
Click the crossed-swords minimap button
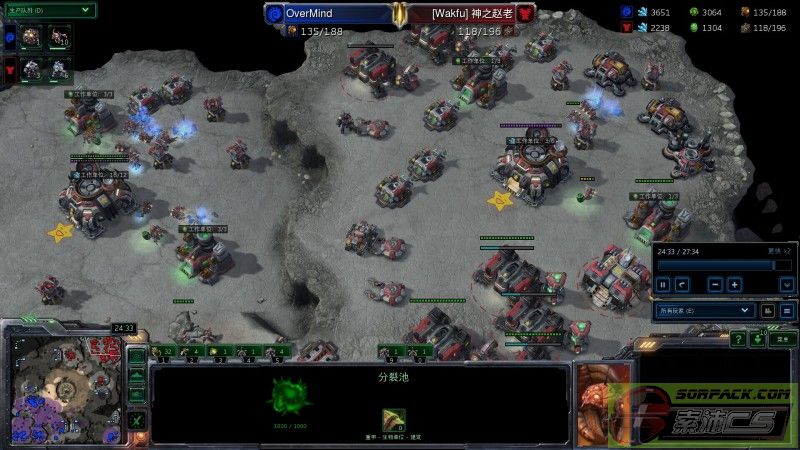coord(137,420)
